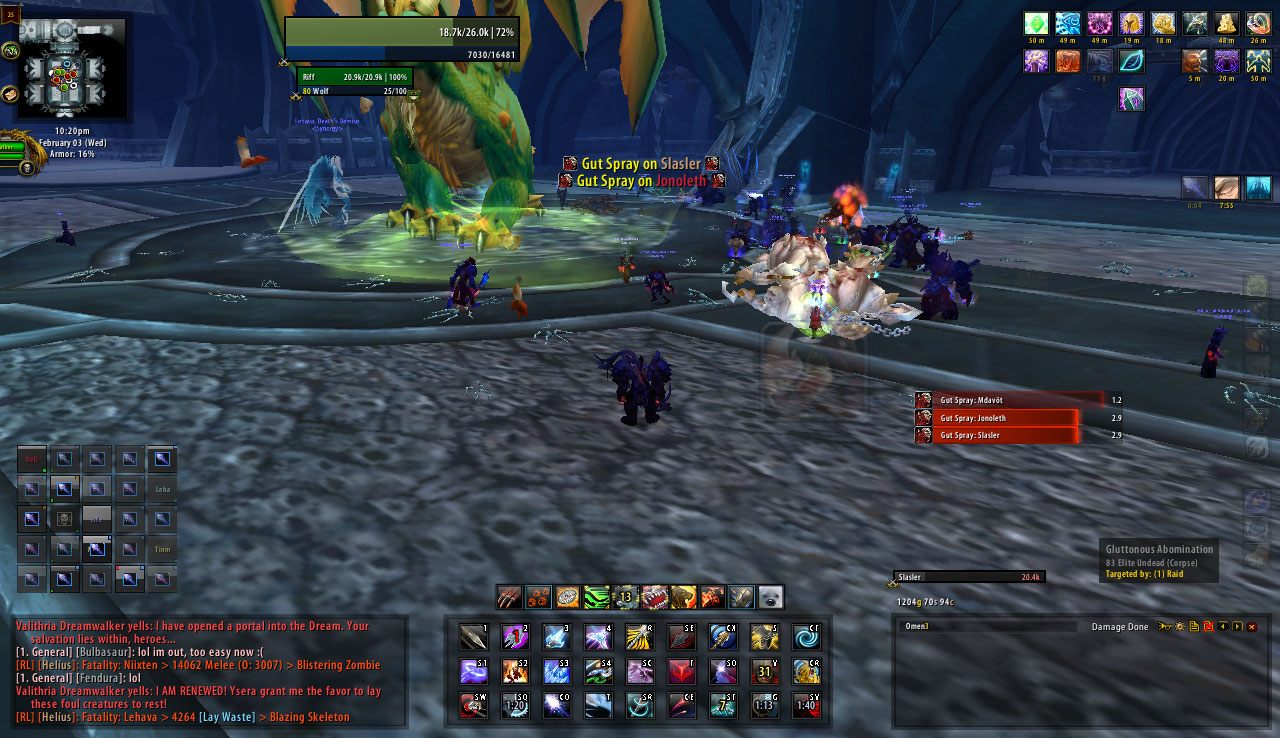Focus the chat log window

(210, 670)
